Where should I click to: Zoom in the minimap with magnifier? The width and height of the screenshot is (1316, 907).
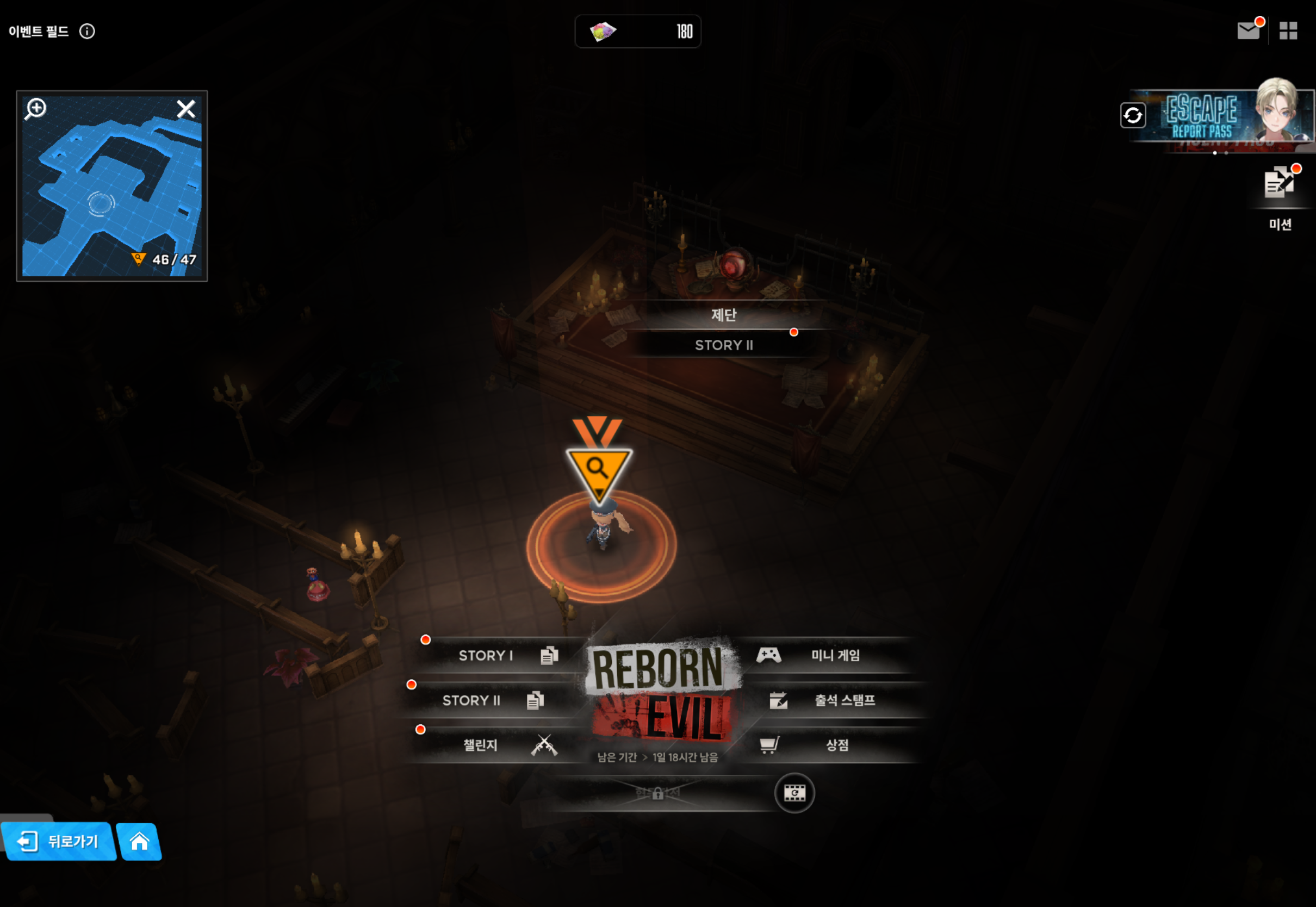point(36,109)
